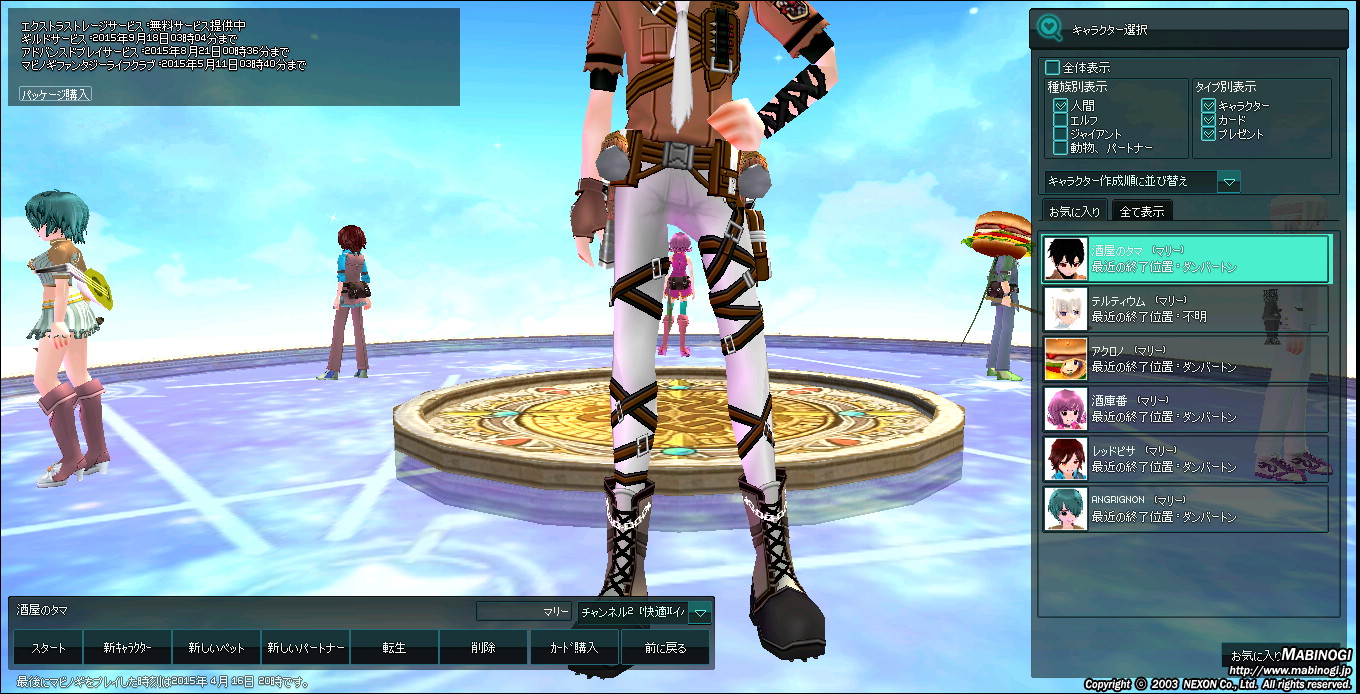Choose the 新しいペット button

pyautogui.click(x=216, y=648)
